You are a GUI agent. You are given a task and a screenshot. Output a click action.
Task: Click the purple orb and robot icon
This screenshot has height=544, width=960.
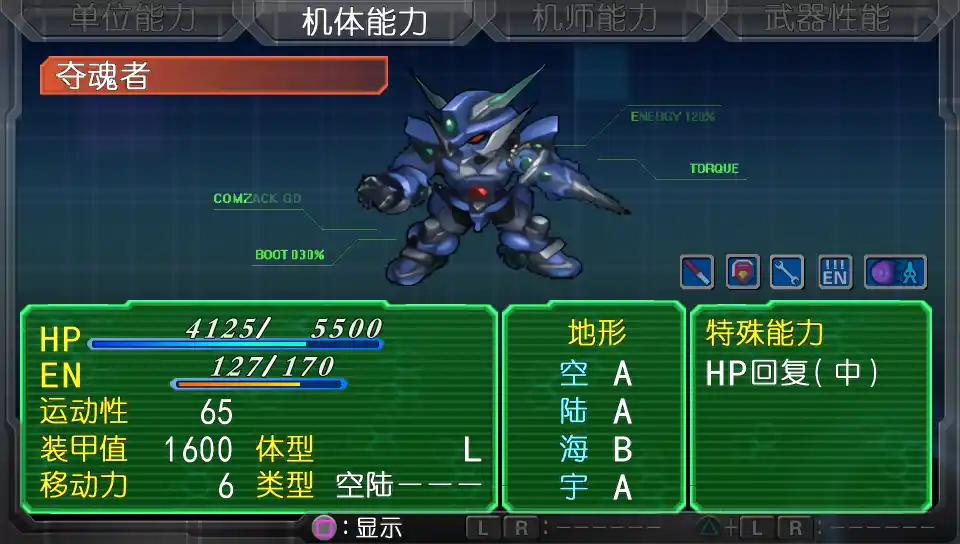click(x=895, y=272)
